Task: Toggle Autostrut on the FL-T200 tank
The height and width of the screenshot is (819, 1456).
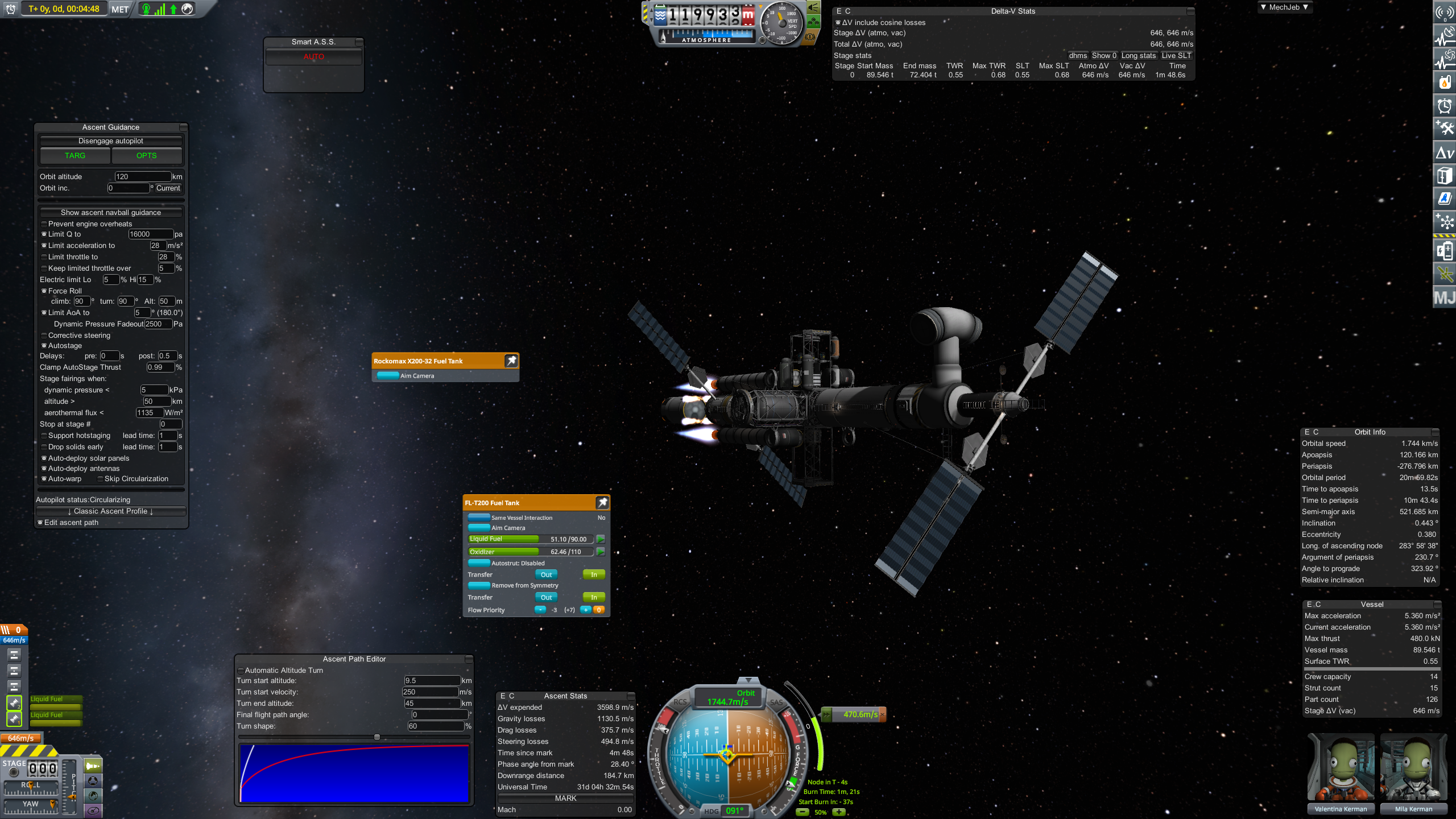Action: point(479,564)
